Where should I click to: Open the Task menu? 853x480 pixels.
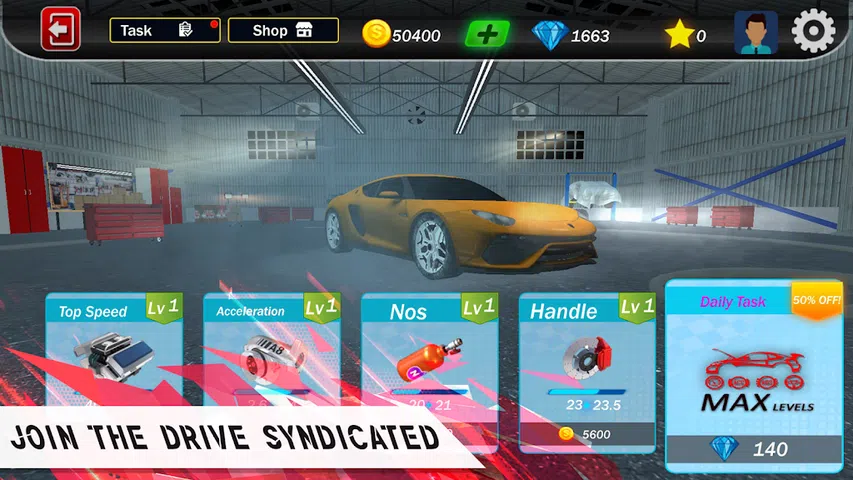click(x=165, y=30)
